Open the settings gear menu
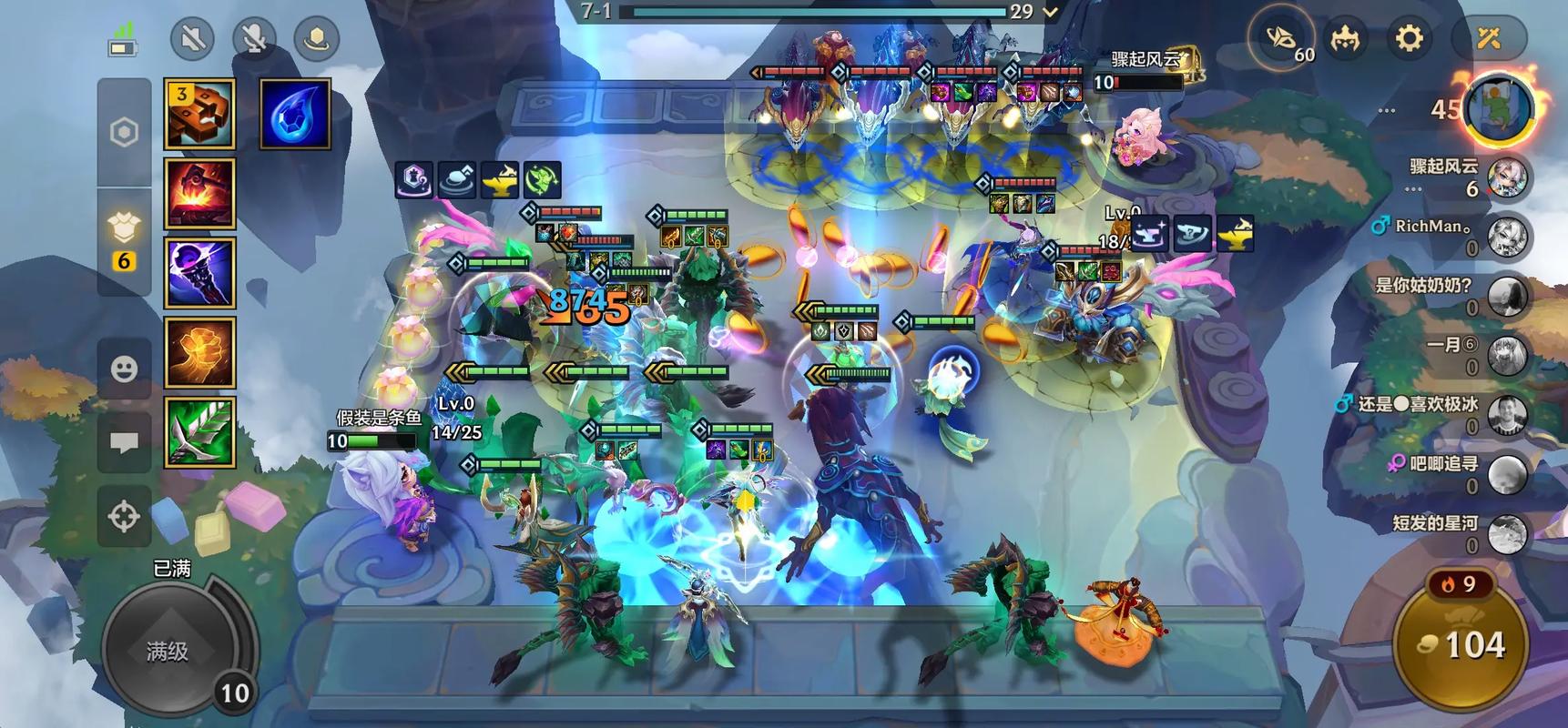This screenshot has height=728, width=1568. pos(1409,39)
